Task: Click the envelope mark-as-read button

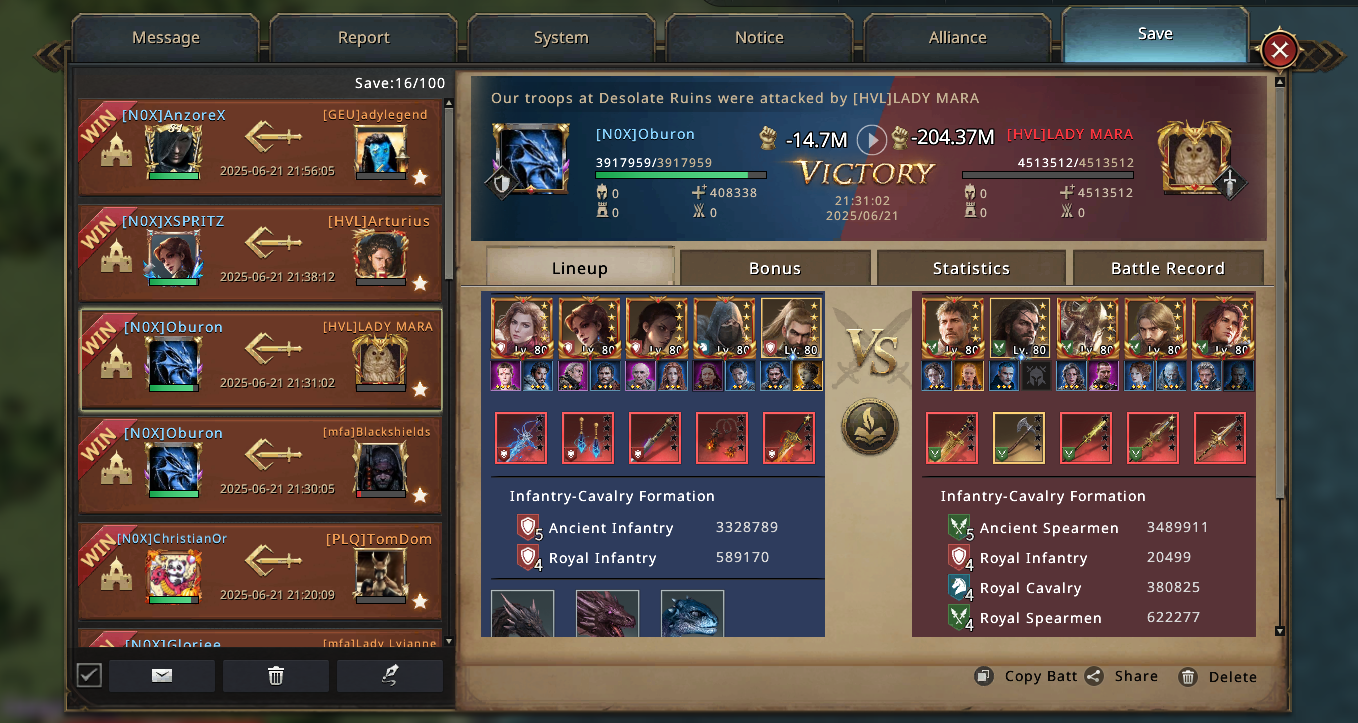Action: pos(162,676)
